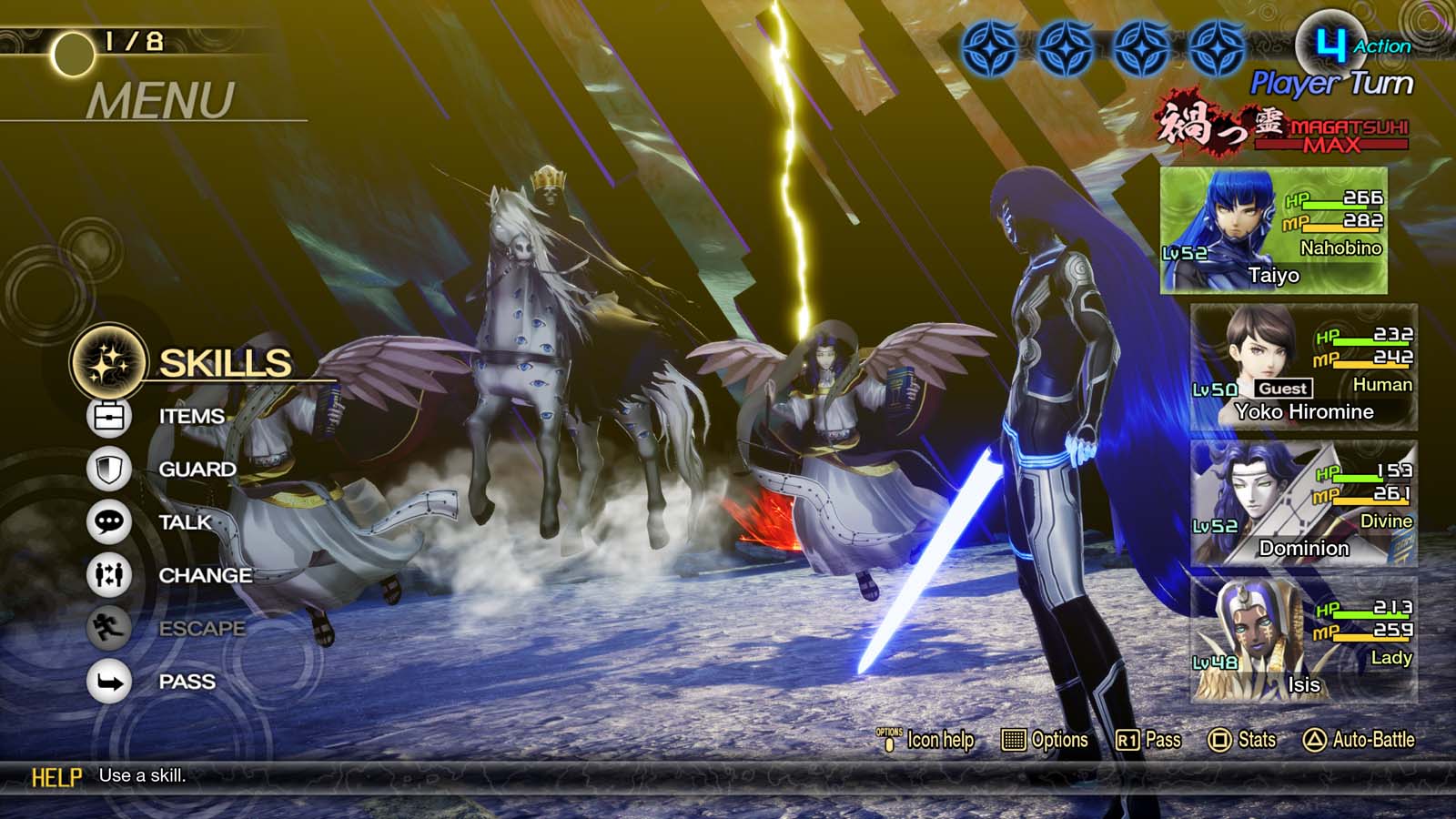Screen dimensions: 1456x819
Task: Open the CHANGE demon swap icon
Action: point(108,575)
